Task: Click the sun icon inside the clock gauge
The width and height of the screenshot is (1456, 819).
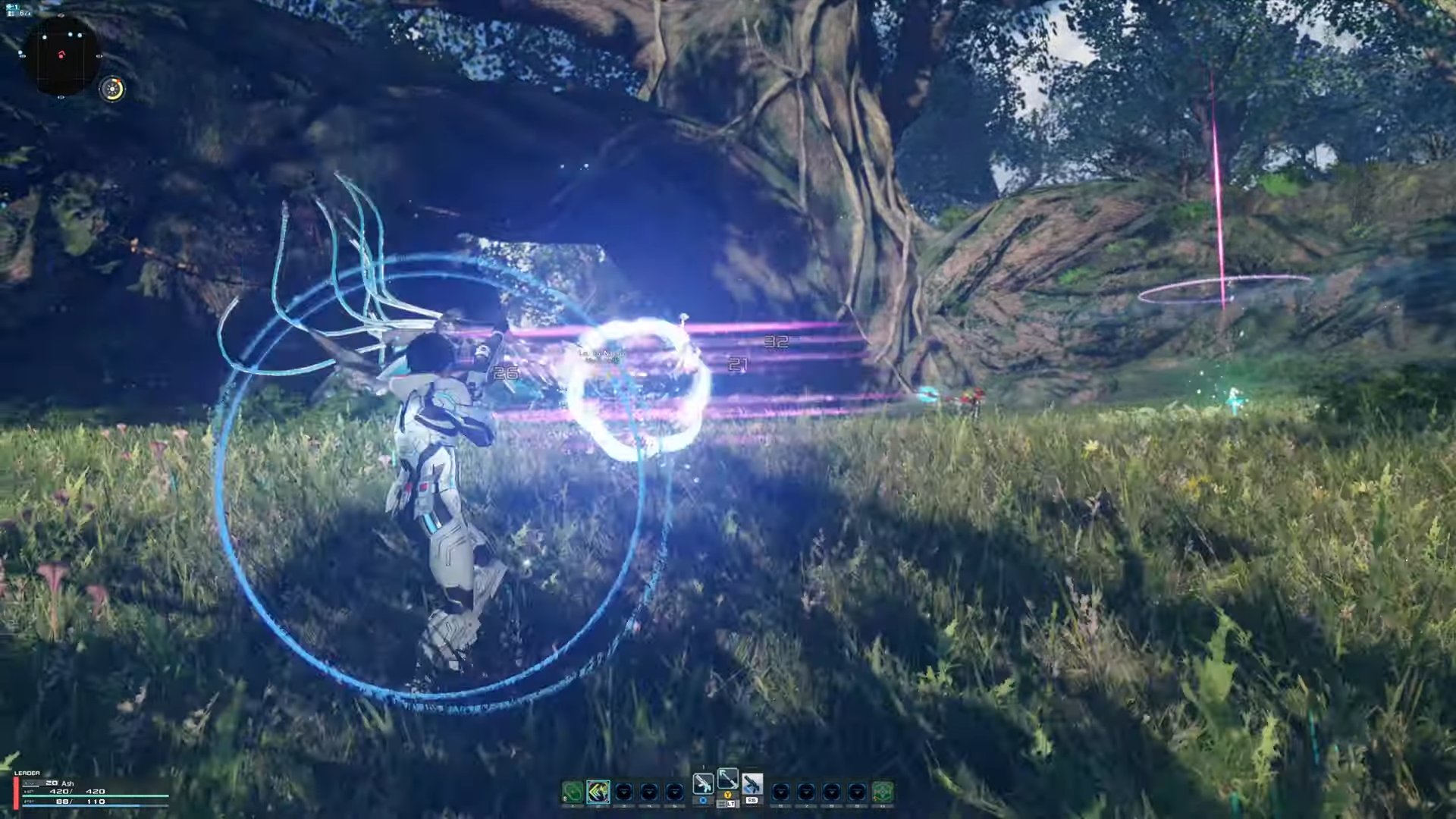Action: coord(112,89)
